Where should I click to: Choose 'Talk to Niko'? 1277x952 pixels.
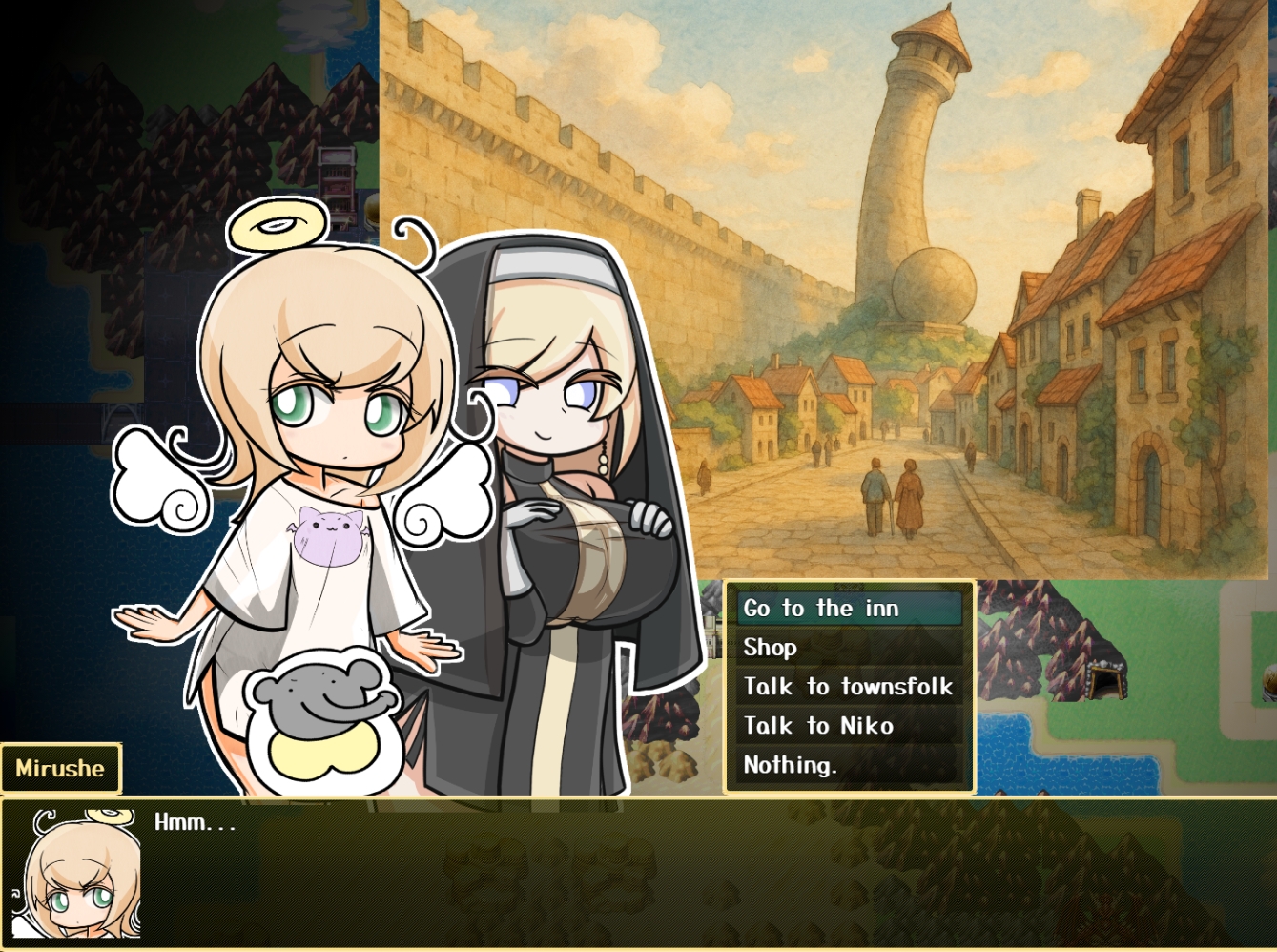849,726
